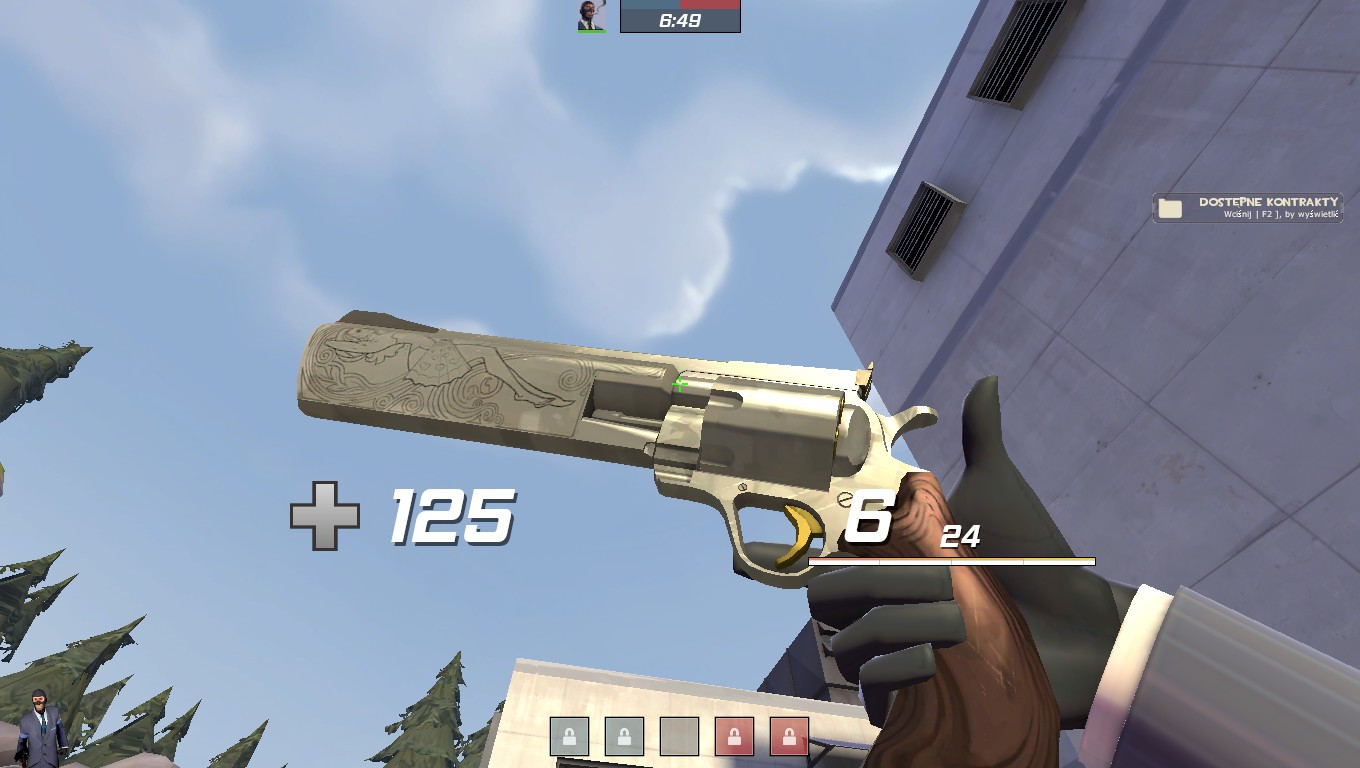Viewport: 1360px width, 768px height.
Task: Click the green crosshair at screen center
Action: point(679,384)
